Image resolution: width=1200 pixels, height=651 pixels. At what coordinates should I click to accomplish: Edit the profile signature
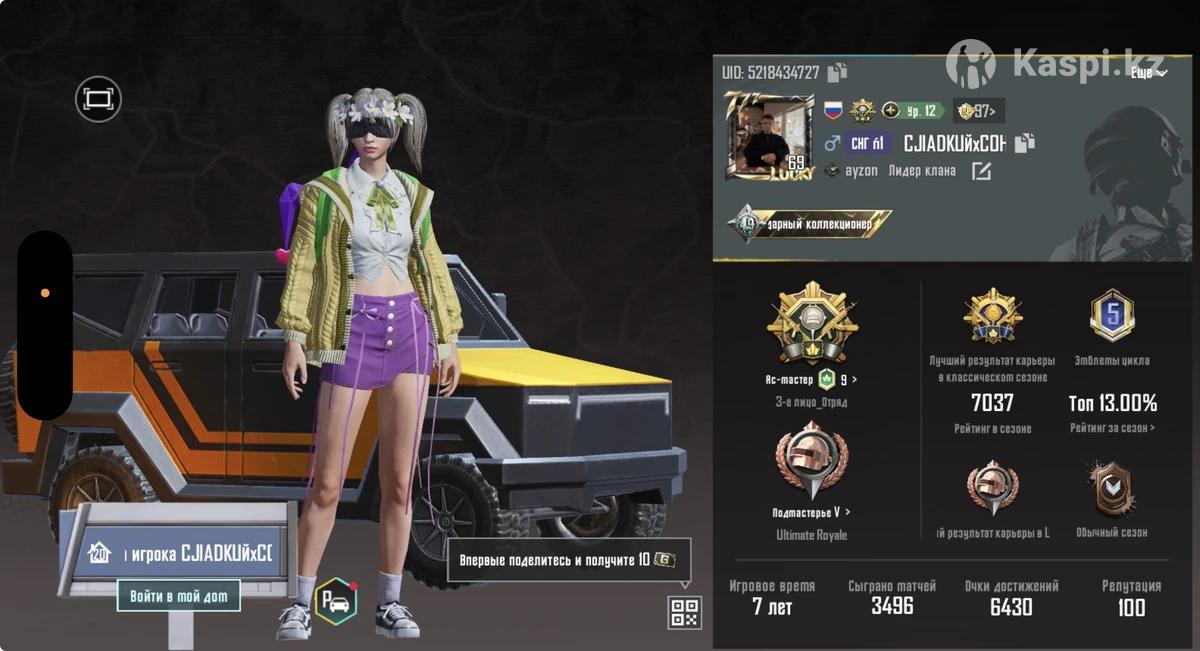pos(982,171)
